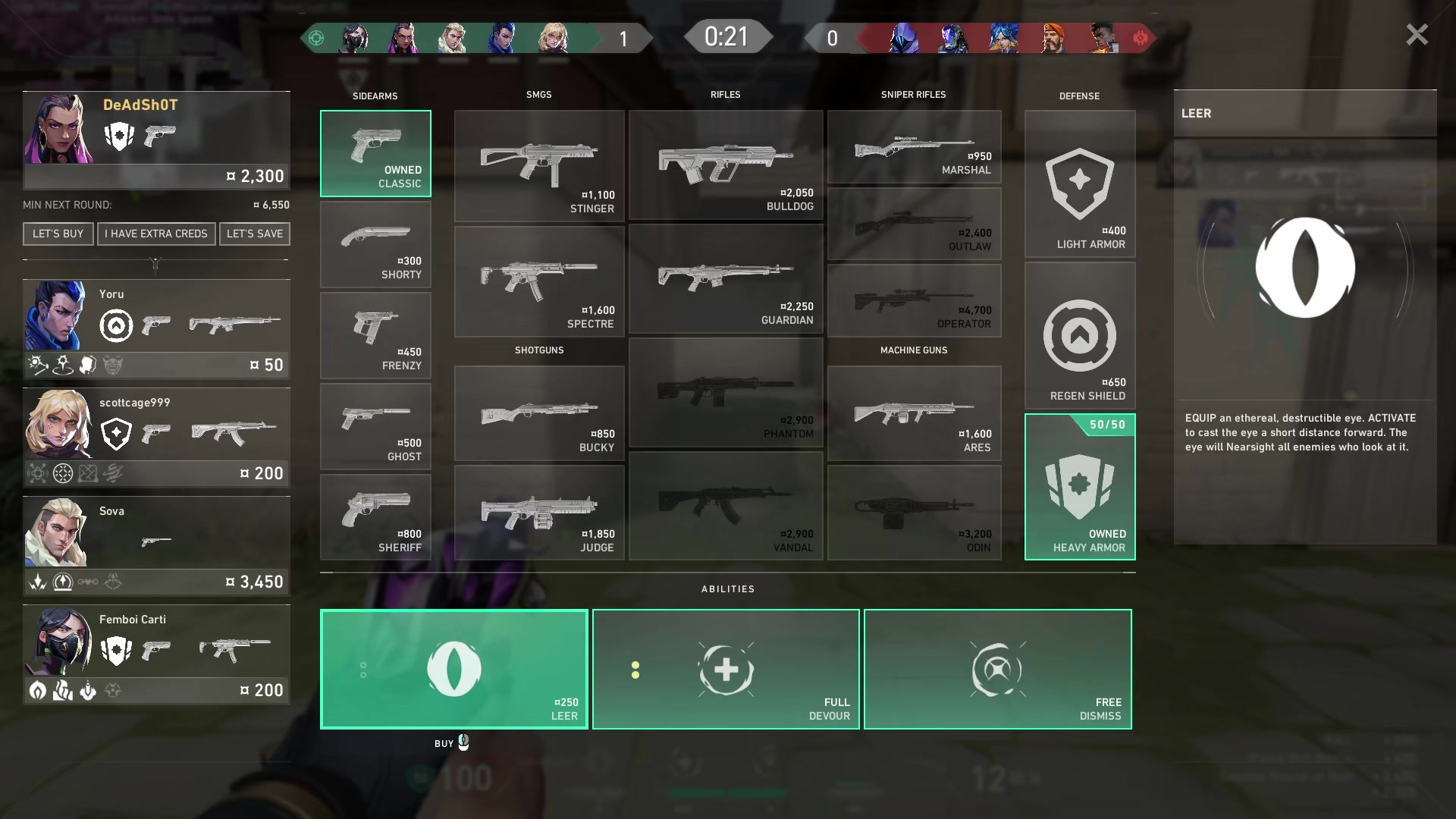Image resolution: width=1456 pixels, height=819 pixels.
Task: Select the Devour ability tile
Action: pyautogui.click(x=726, y=670)
